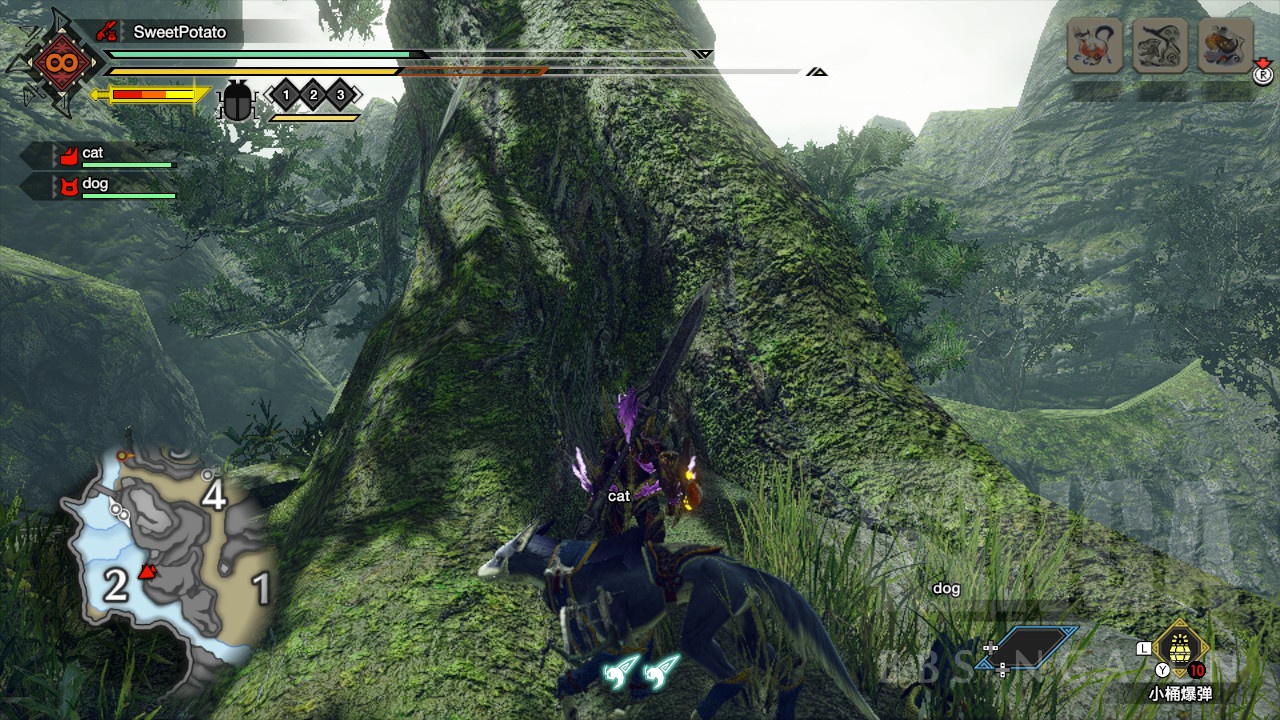Click area 4 on the minimap
Screen dimensions: 1280x720
tap(213, 494)
